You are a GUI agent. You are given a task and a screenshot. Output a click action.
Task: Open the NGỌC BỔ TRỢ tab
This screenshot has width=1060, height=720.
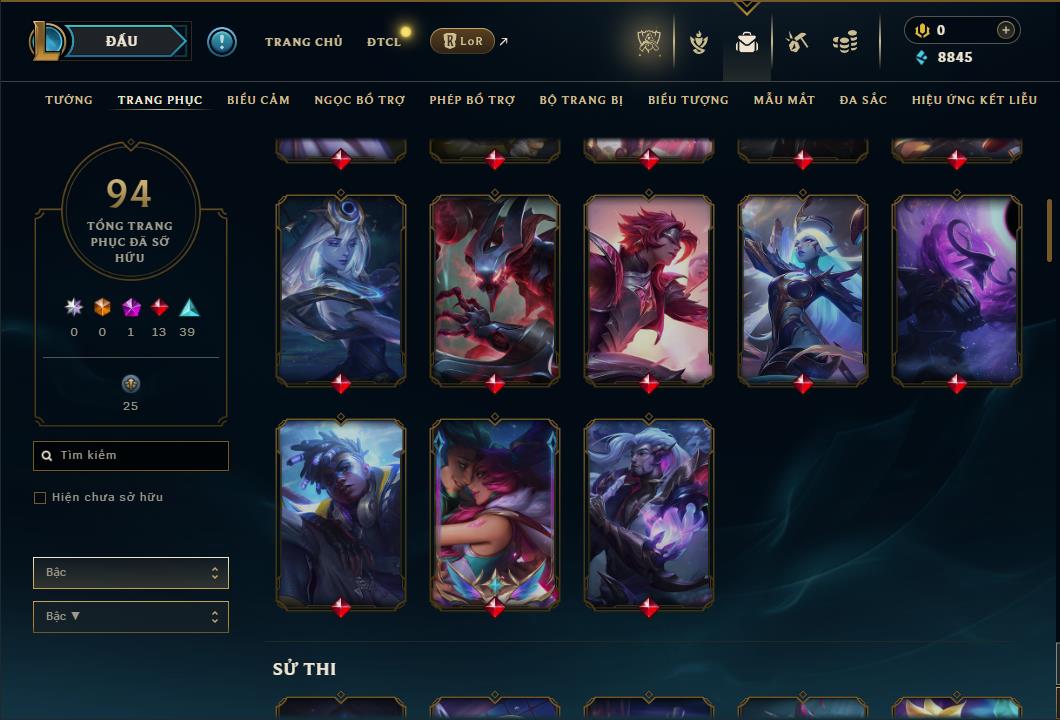[360, 100]
